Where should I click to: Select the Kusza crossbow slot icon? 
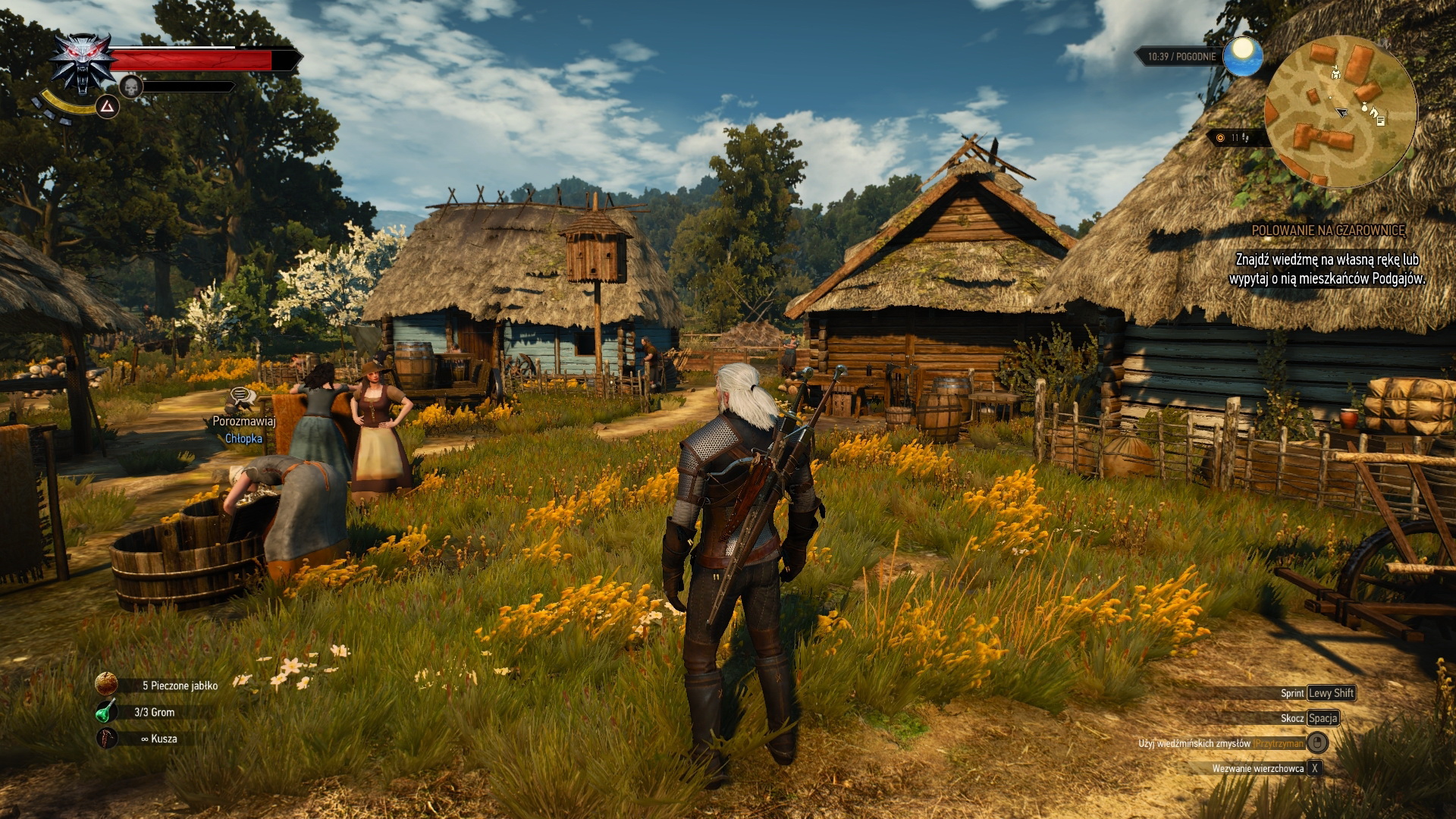[x=107, y=737]
